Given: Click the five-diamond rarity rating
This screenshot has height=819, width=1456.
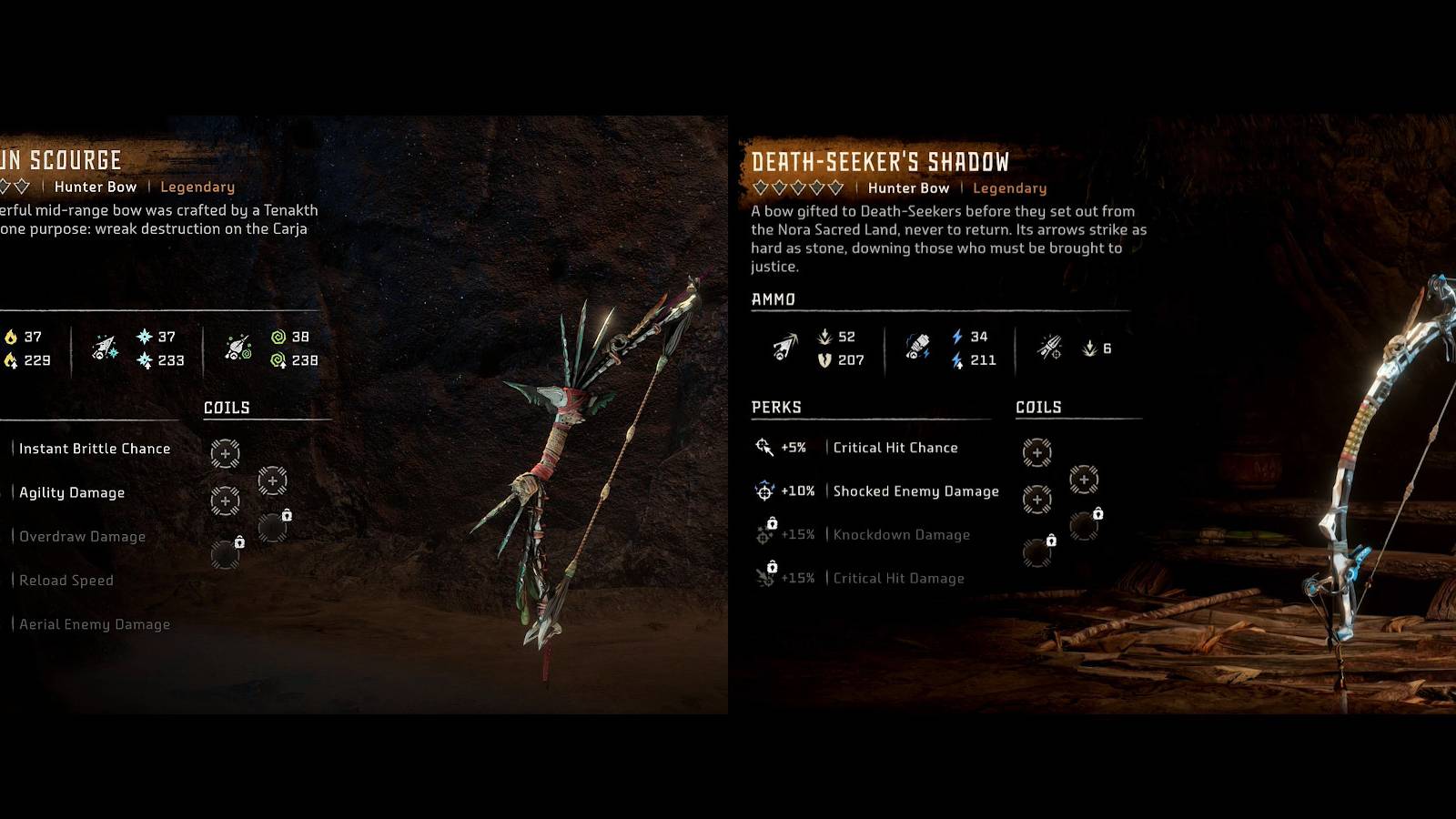Looking at the screenshot, I should (795, 188).
